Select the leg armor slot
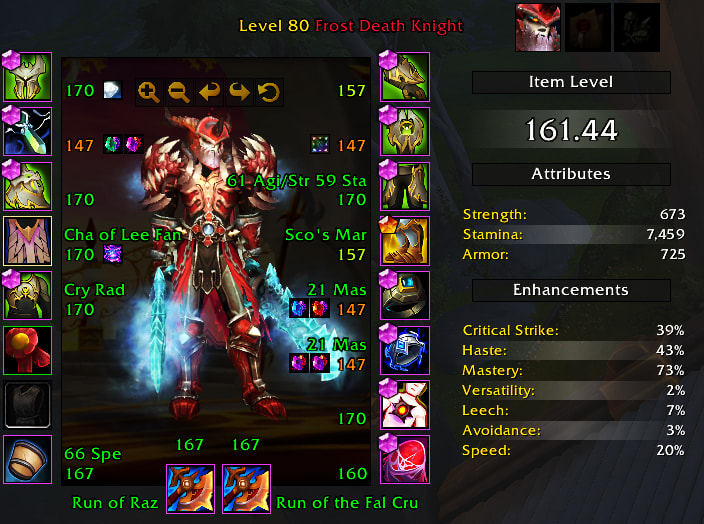Viewport: 704px width, 524px height. tap(405, 185)
